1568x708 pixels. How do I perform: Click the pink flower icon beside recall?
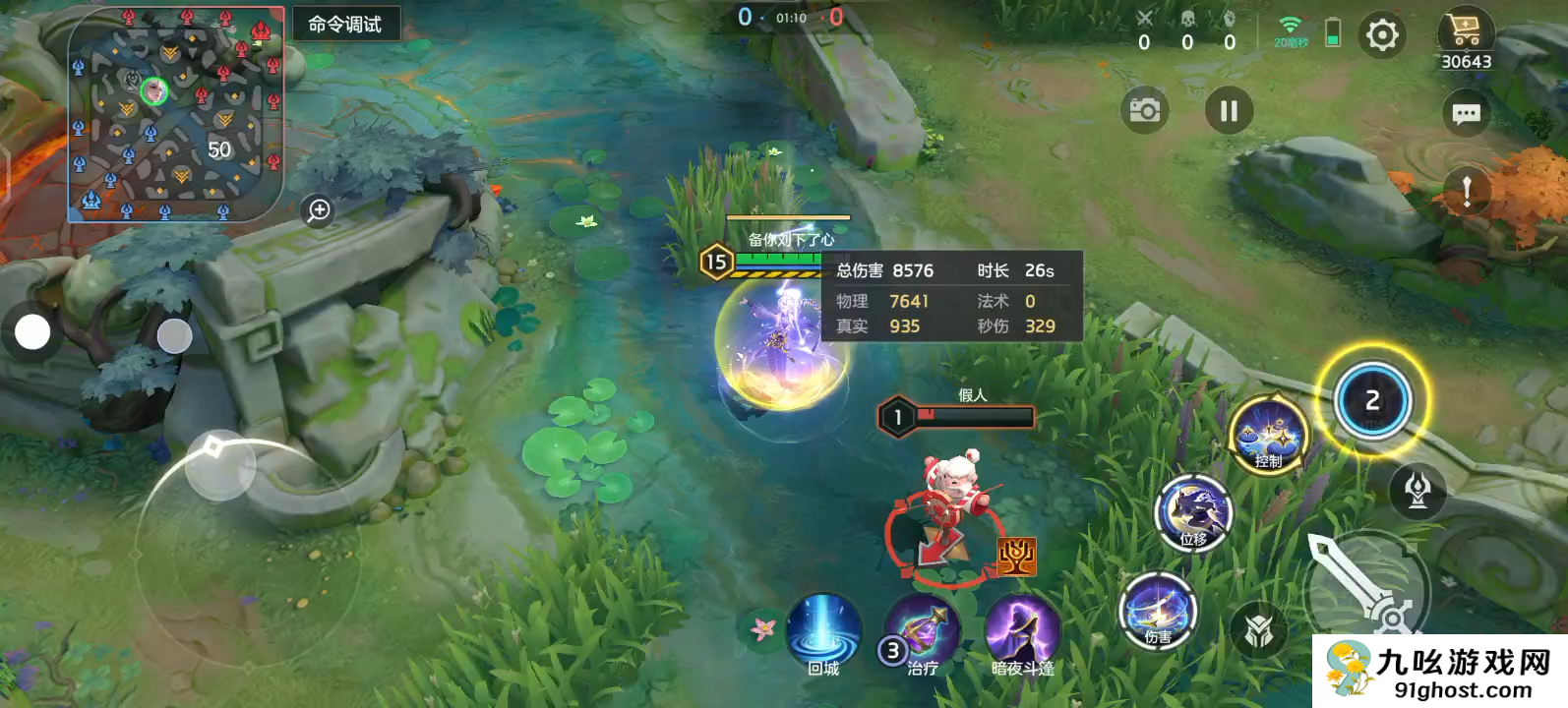tap(762, 628)
